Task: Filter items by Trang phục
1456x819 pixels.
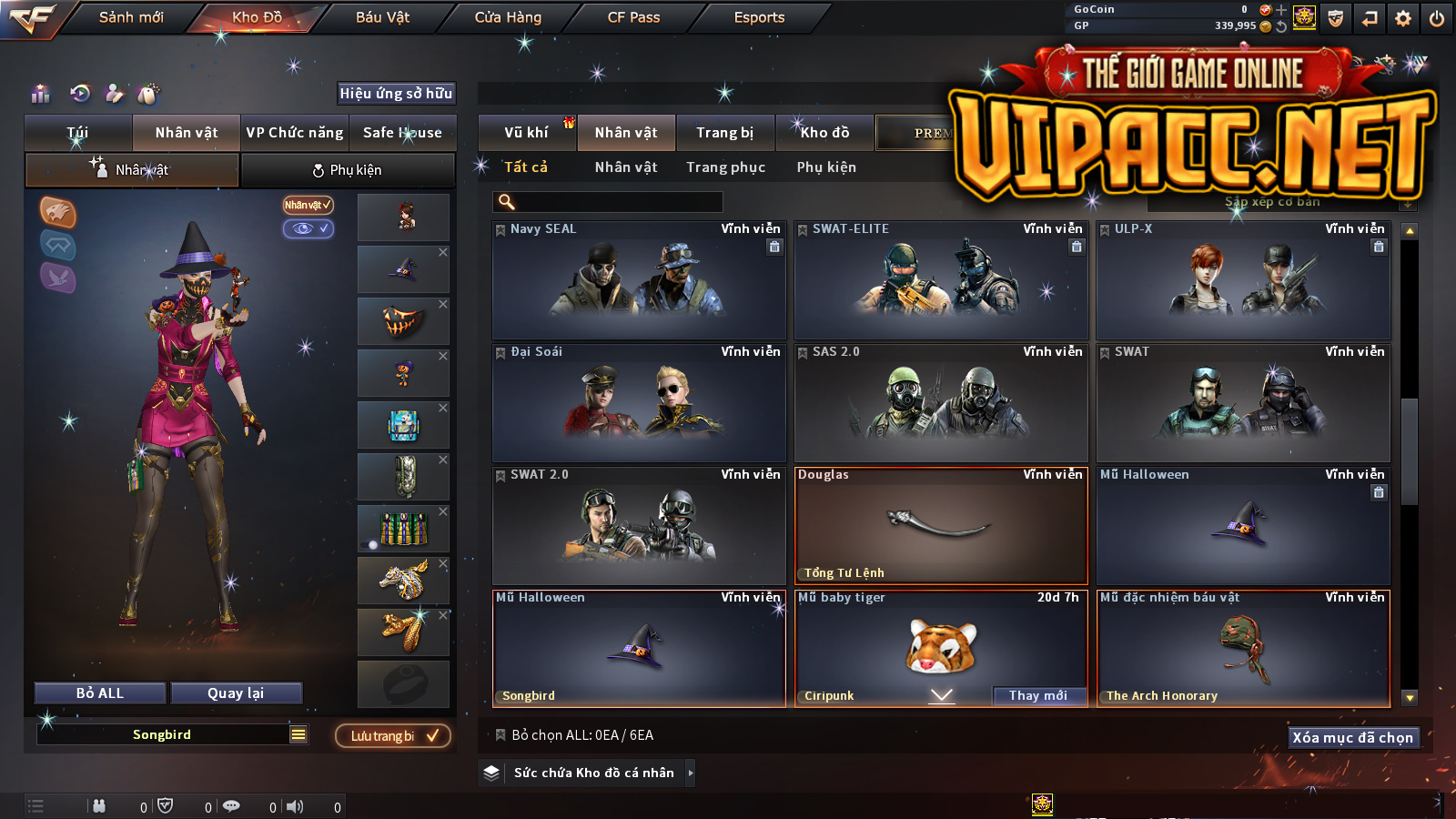Action: (x=725, y=167)
